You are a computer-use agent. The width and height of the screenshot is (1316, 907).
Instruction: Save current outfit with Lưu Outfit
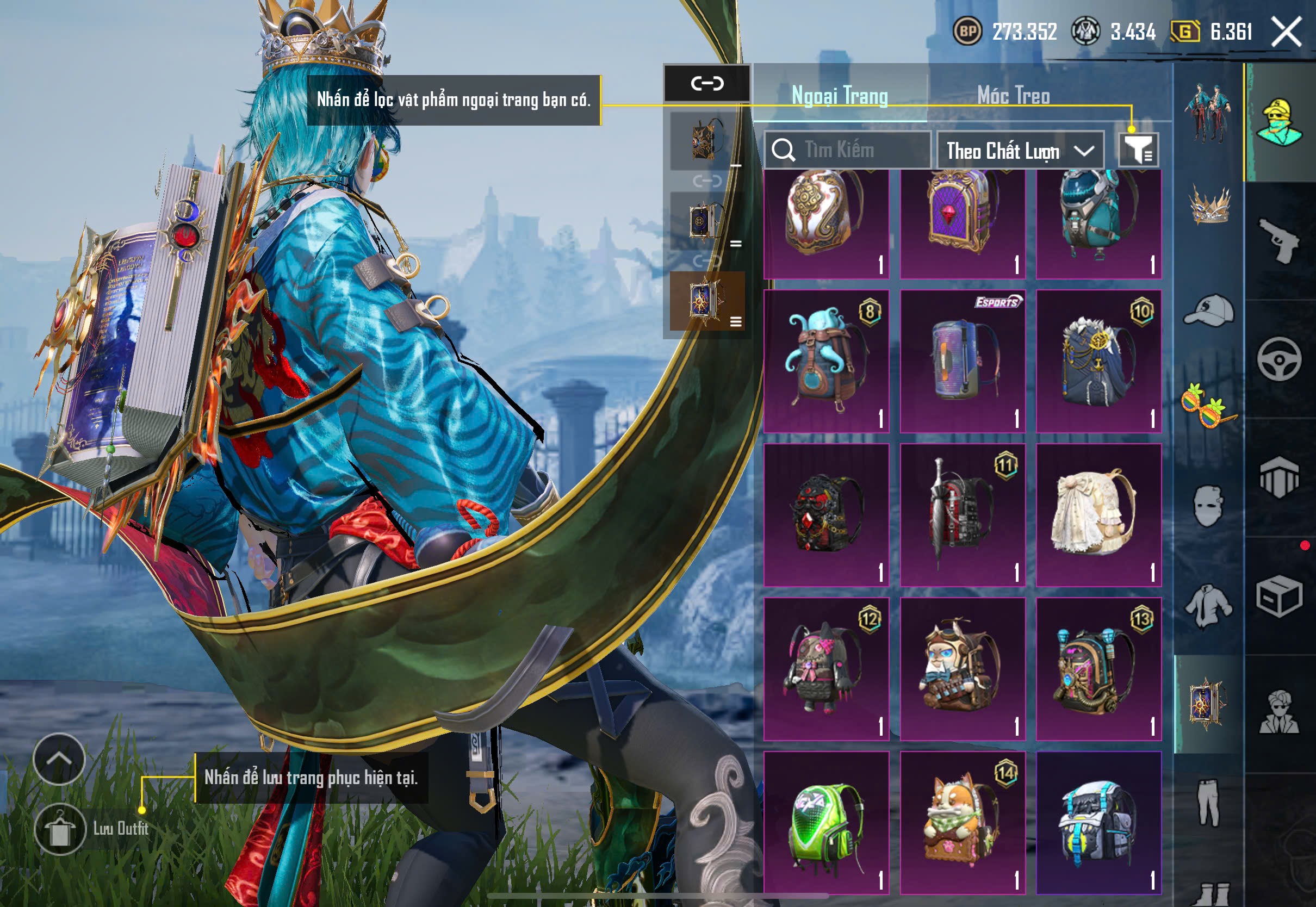click(x=60, y=829)
